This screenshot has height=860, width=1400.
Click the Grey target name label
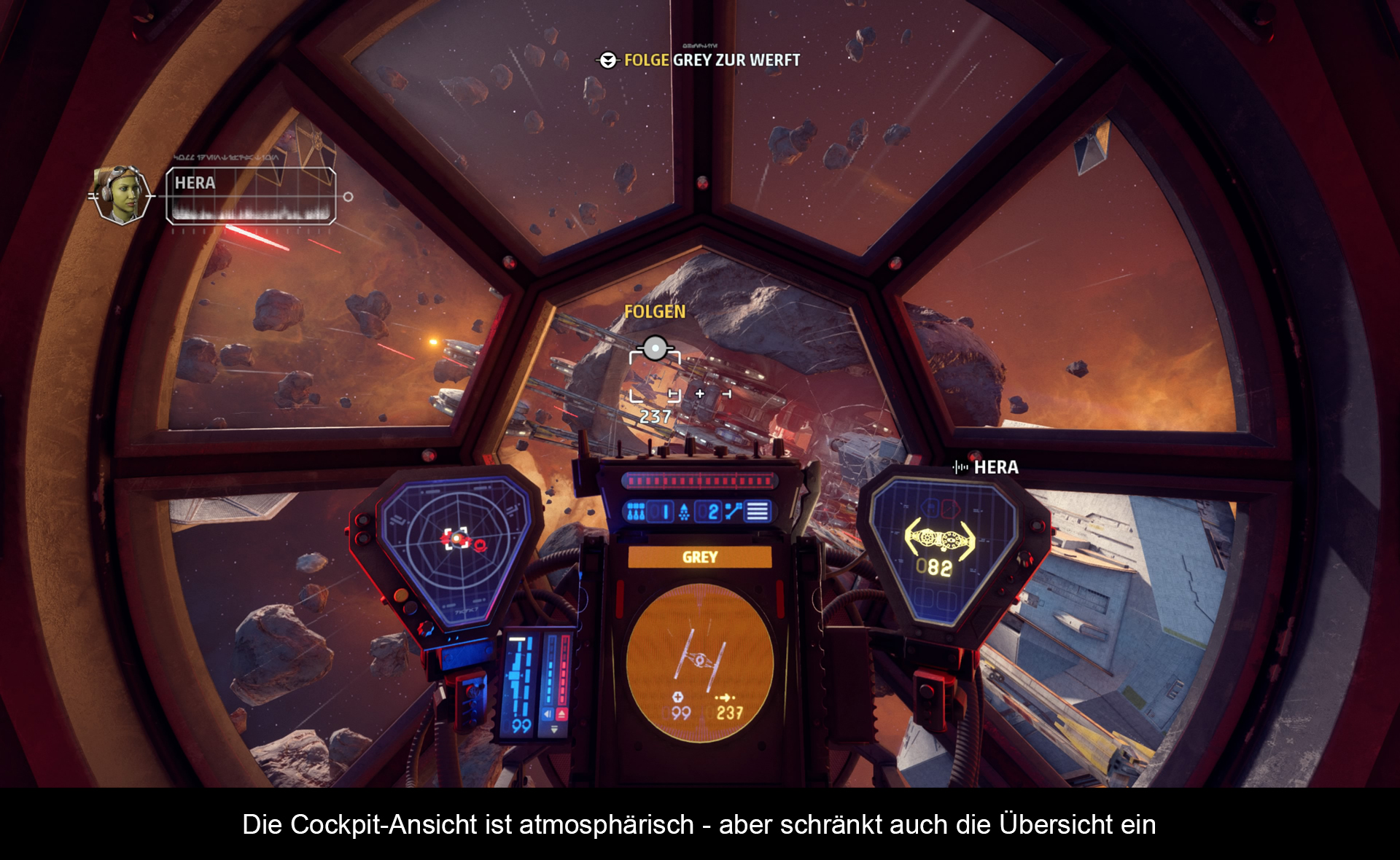tap(699, 558)
